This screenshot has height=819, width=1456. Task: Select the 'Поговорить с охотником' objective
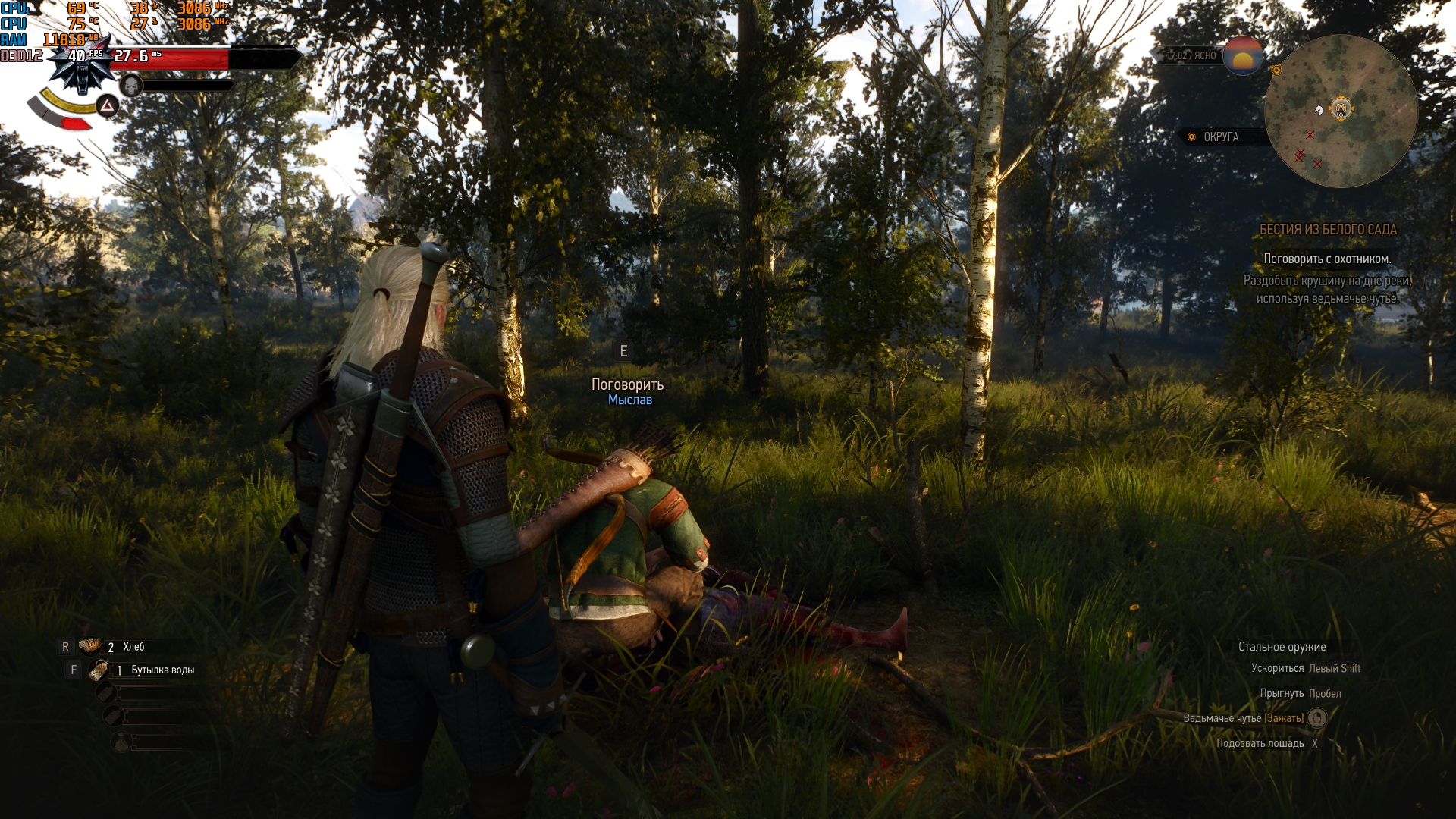click(1327, 259)
